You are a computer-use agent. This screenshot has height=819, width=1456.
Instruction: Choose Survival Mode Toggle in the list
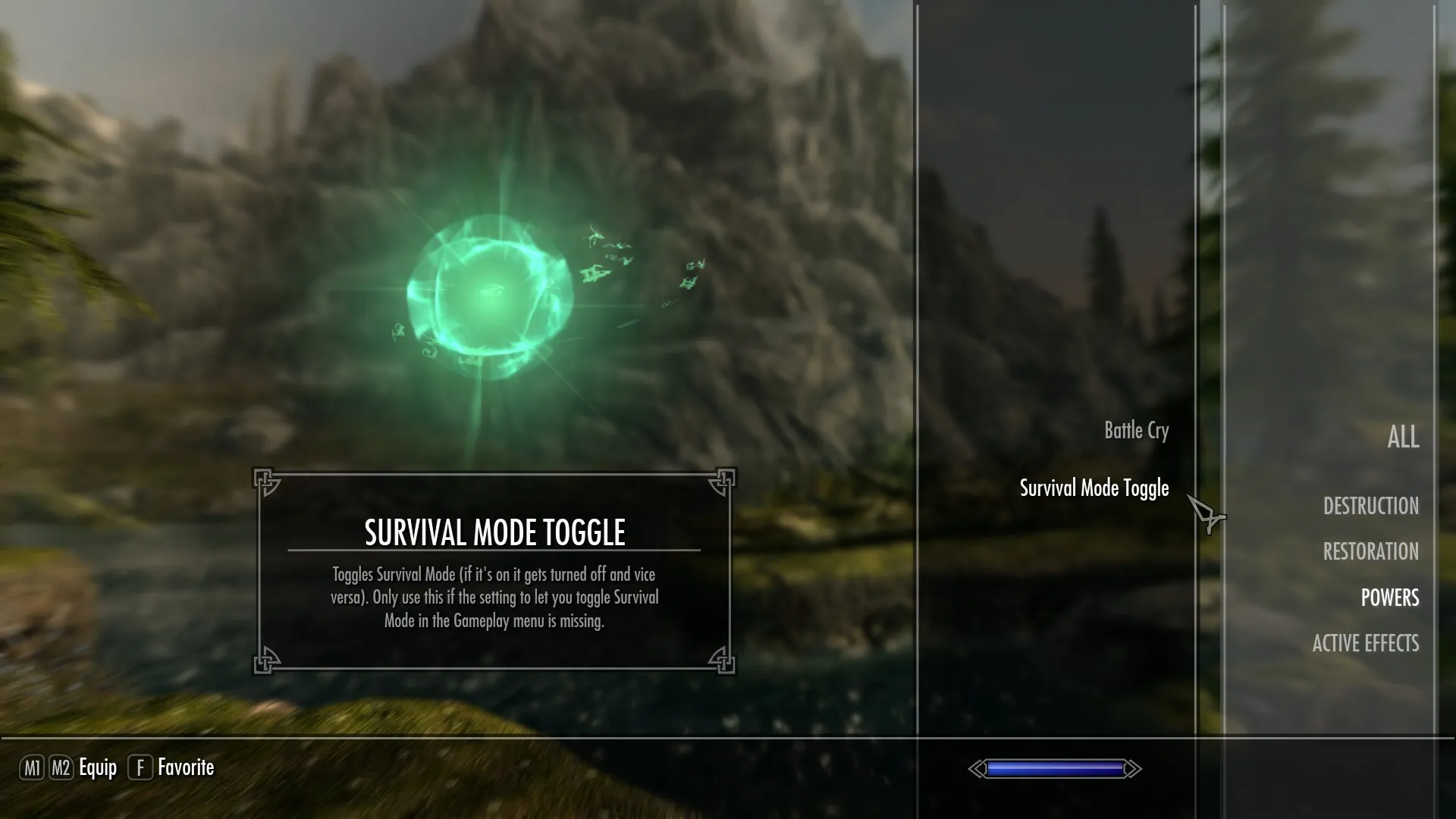click(1094, 488)
